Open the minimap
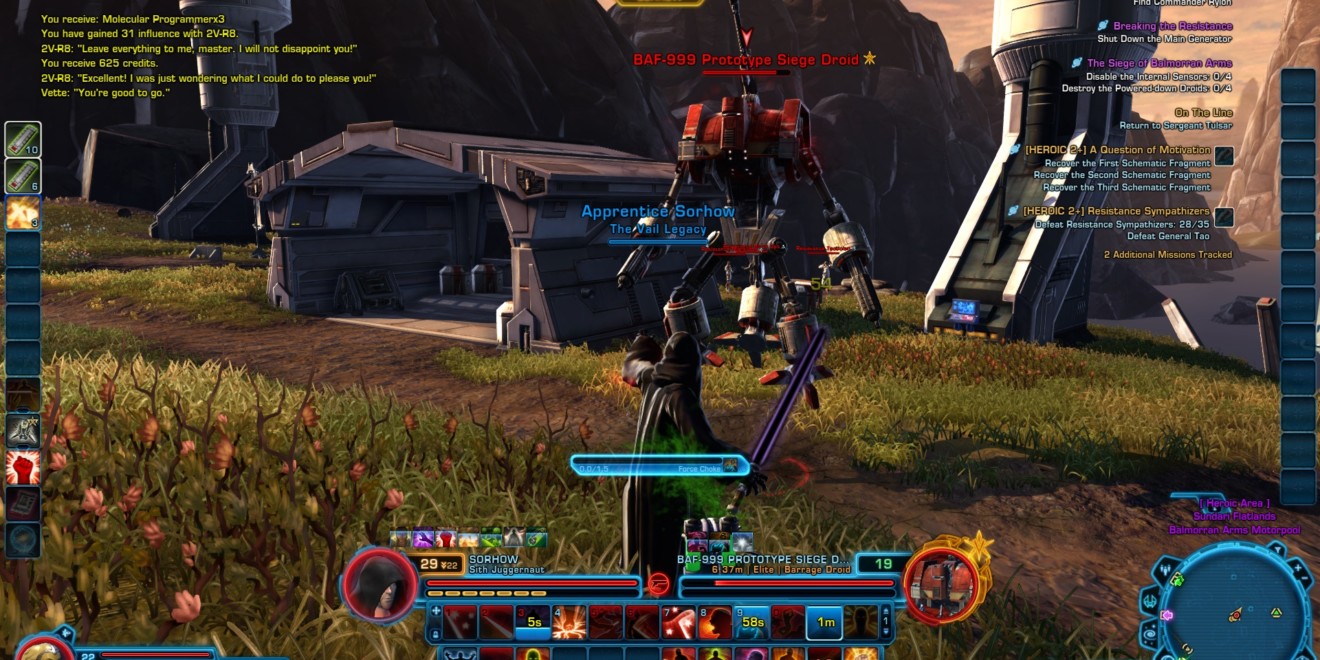 1235,610
